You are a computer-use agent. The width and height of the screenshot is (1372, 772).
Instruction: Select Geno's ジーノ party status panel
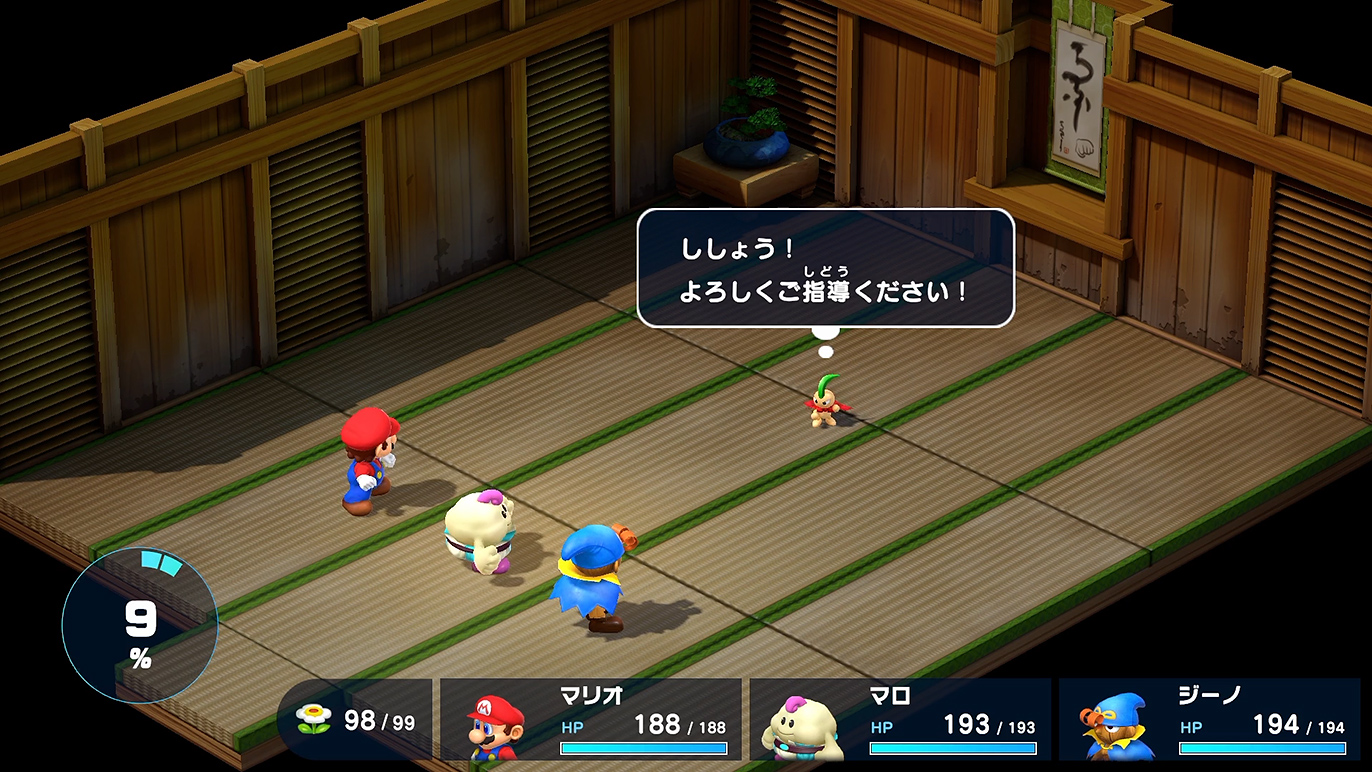[1209, 720]
